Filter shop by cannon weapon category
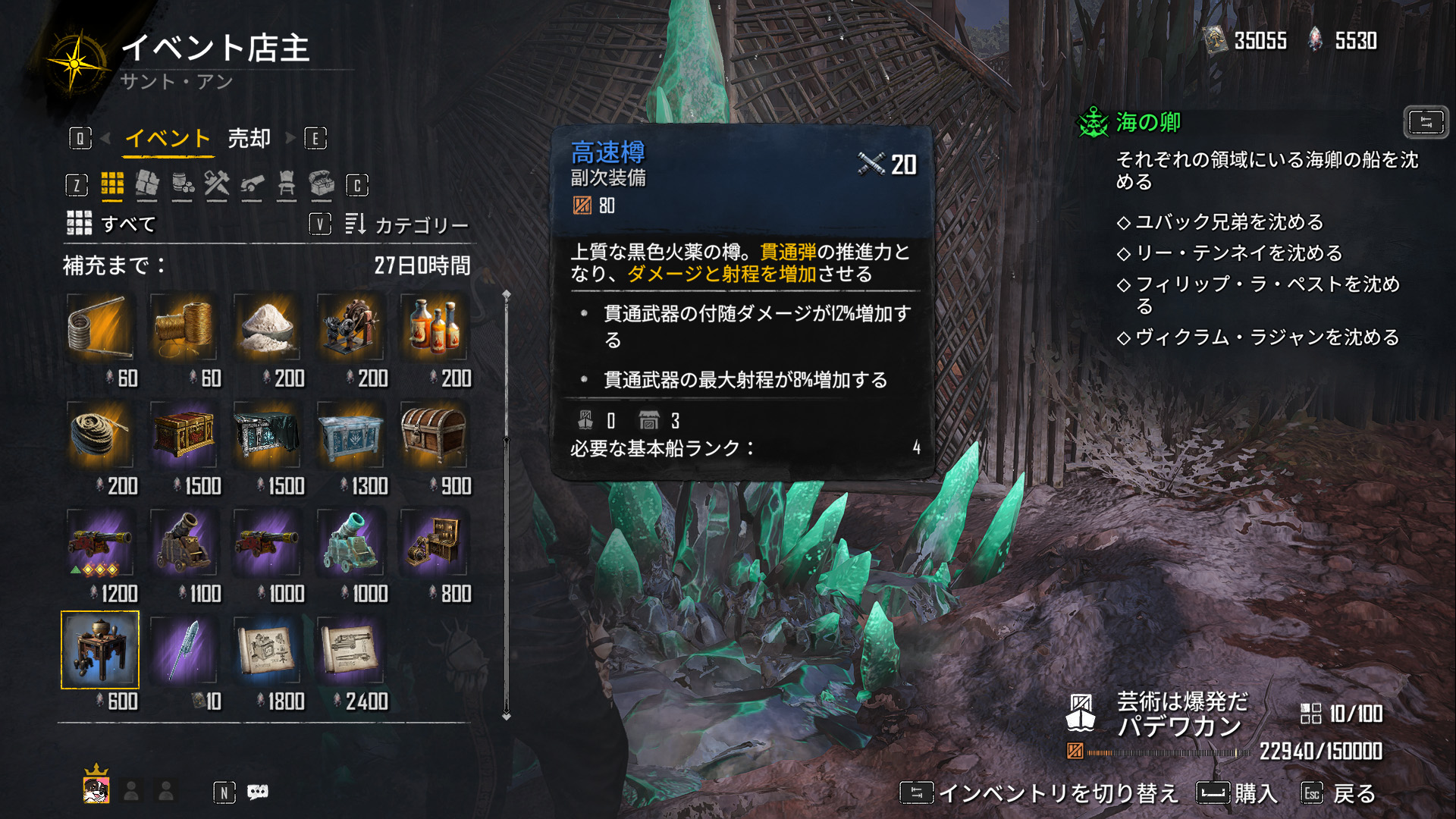Image resolution: width=1456 pixels, height=819 pixels. point(252,184)
